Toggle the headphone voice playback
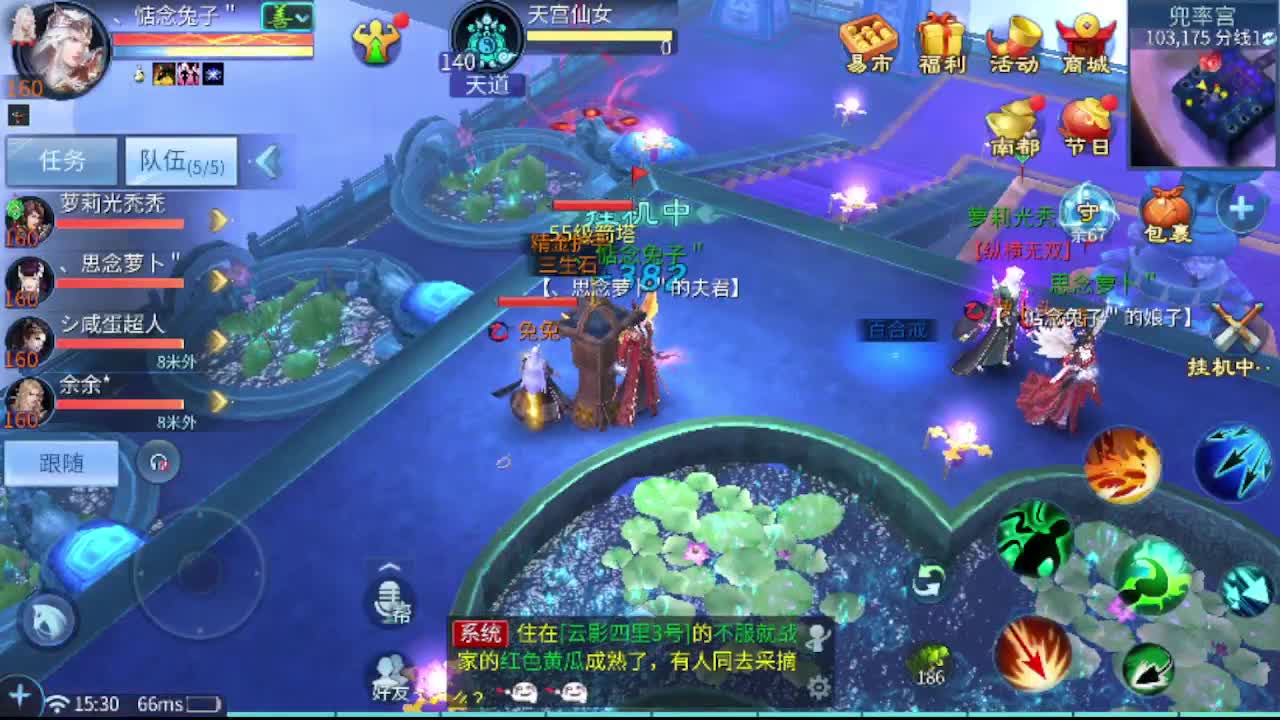 [159, 461]
